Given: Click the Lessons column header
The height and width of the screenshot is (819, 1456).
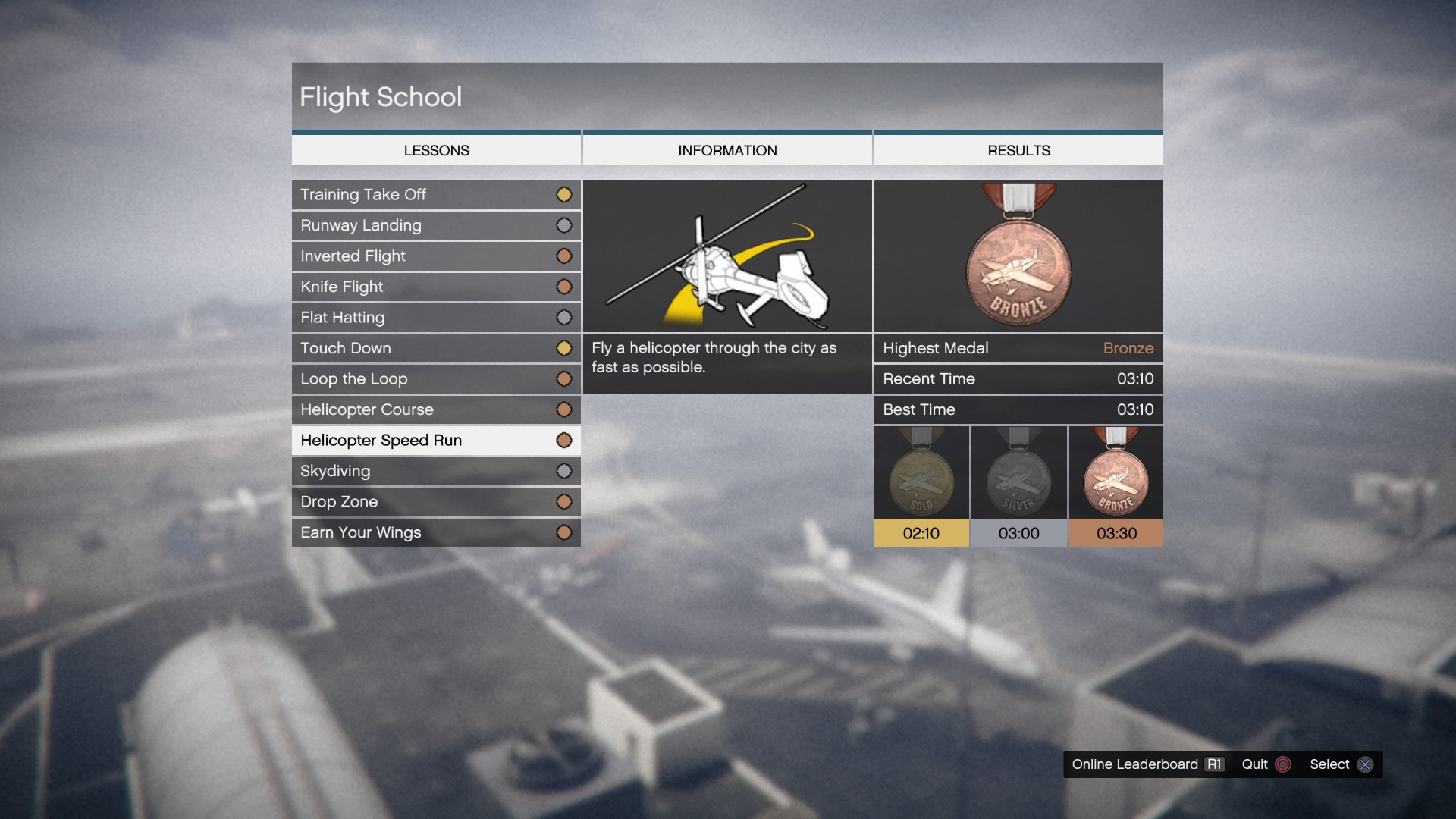Looking at the screenshot, I should (x=436, y=150).
